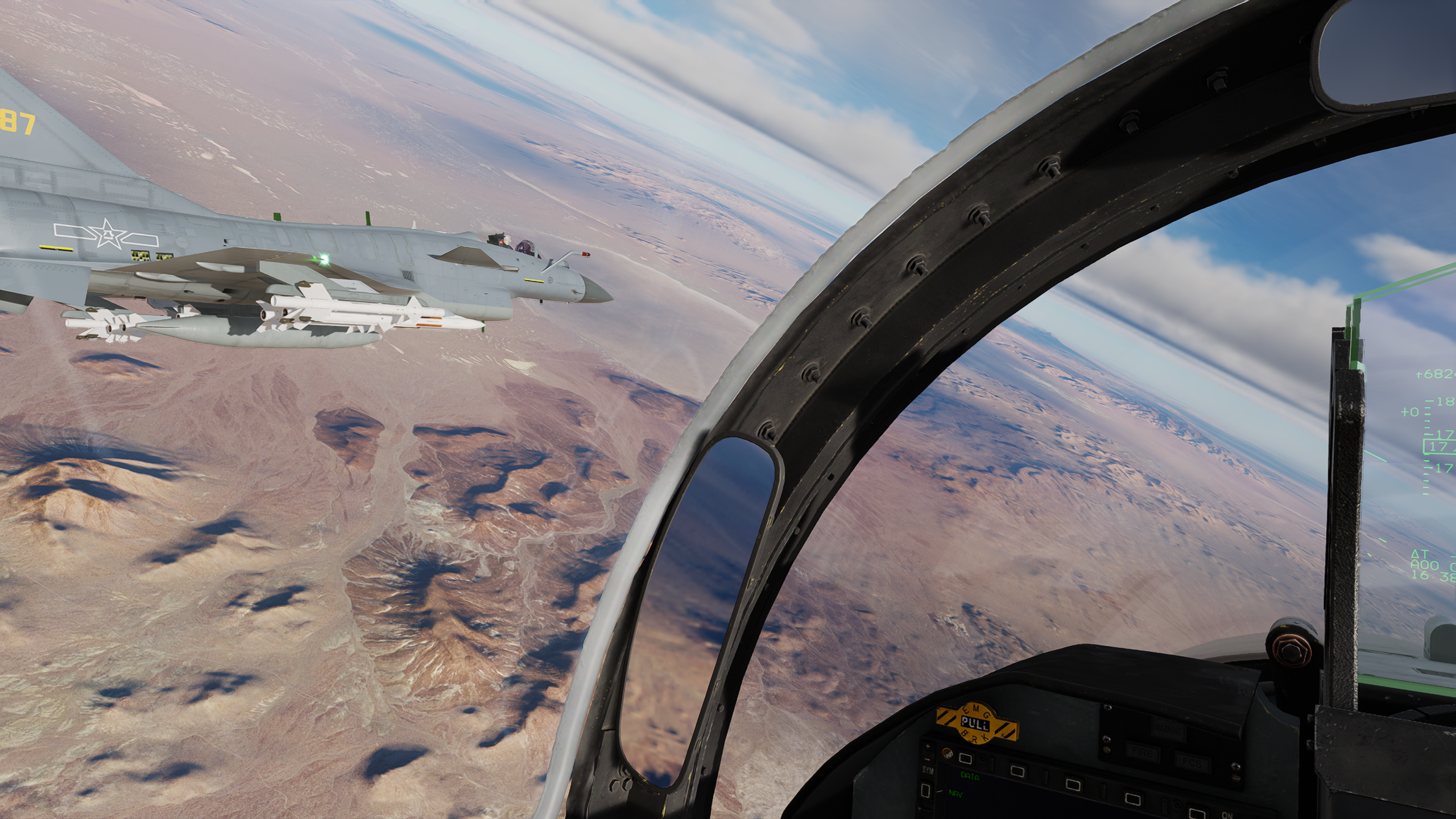Screen dimensions: 1456x819
Task: Toggle the SYM brightness rocker switch
Action: (928, 753)
